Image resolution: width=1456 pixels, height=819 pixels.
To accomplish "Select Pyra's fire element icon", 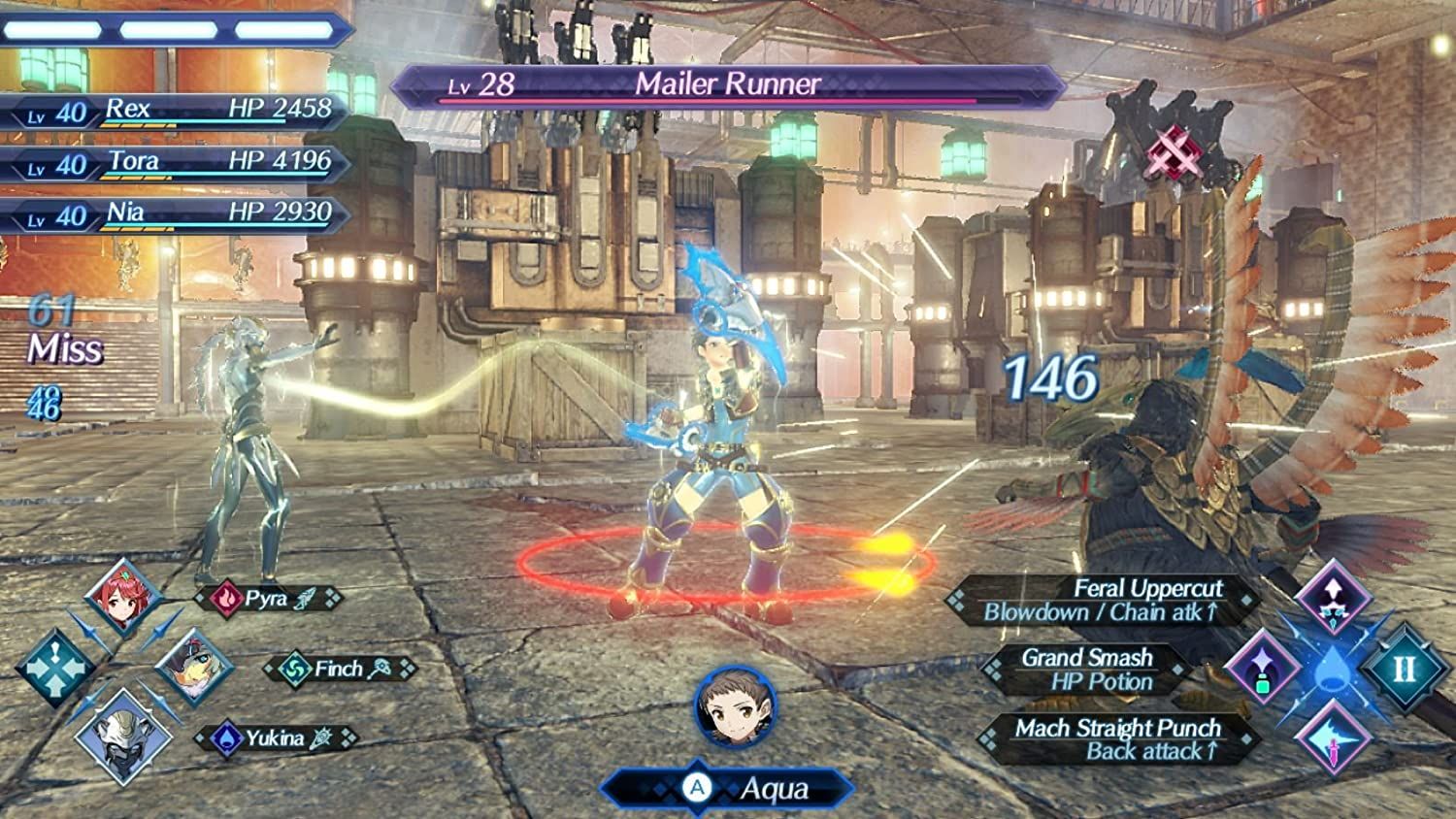I will pyautogui.click(x=228, y=600).
